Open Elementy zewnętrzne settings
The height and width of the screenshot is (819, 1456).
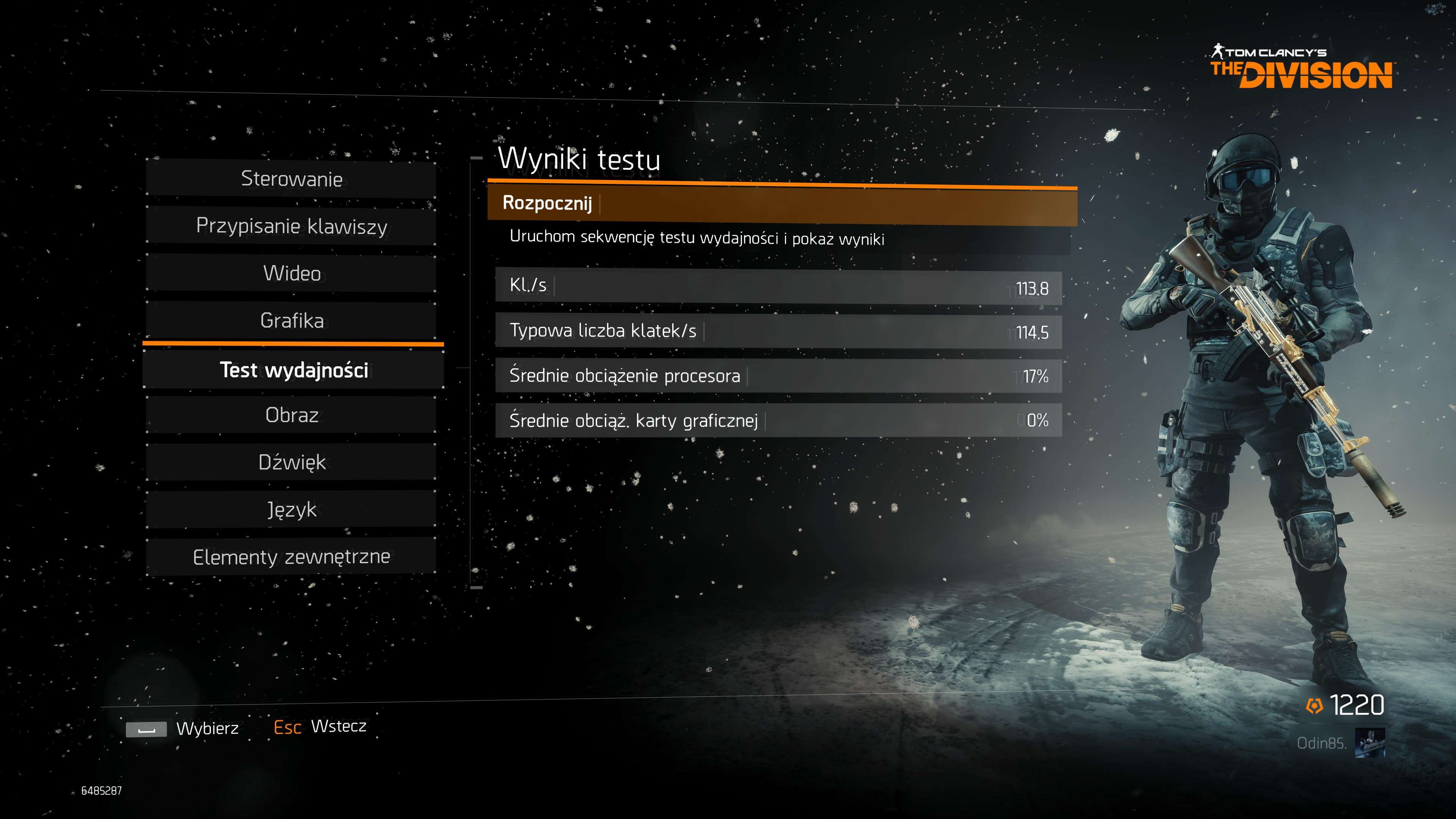click(x=292, y=557)
